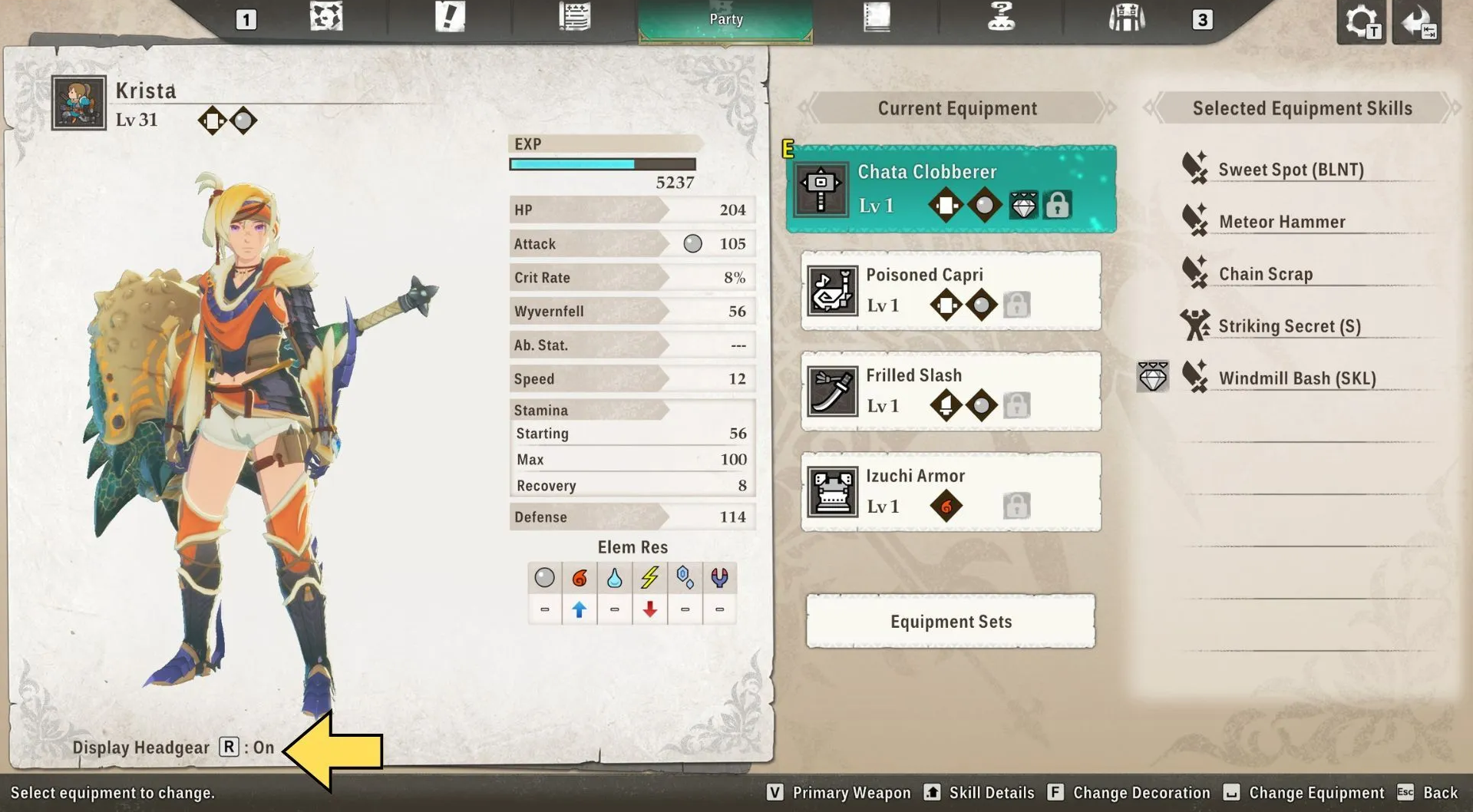Open the map-pieces icon tab
Image resolution: width=1473 pixels, height=812 pixels.
(x=326, y=18)
